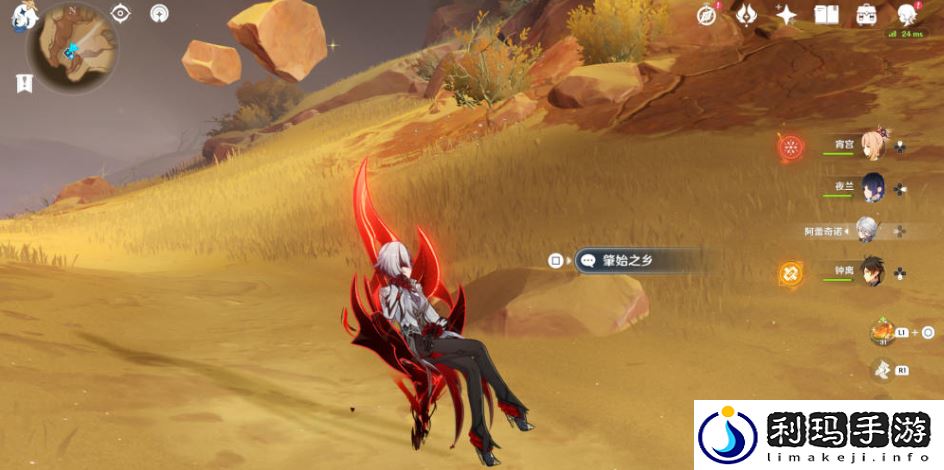Use the food dish quick-item
Screen dimensions: 944x470
[x=883, y=331]
